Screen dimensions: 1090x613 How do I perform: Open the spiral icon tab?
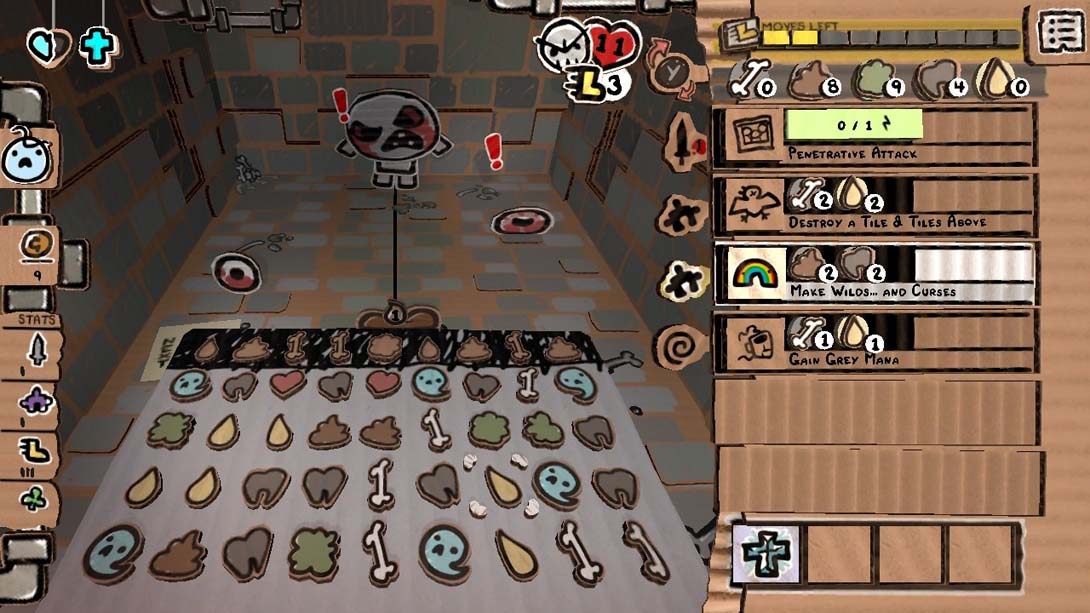(x=679, y=347)
